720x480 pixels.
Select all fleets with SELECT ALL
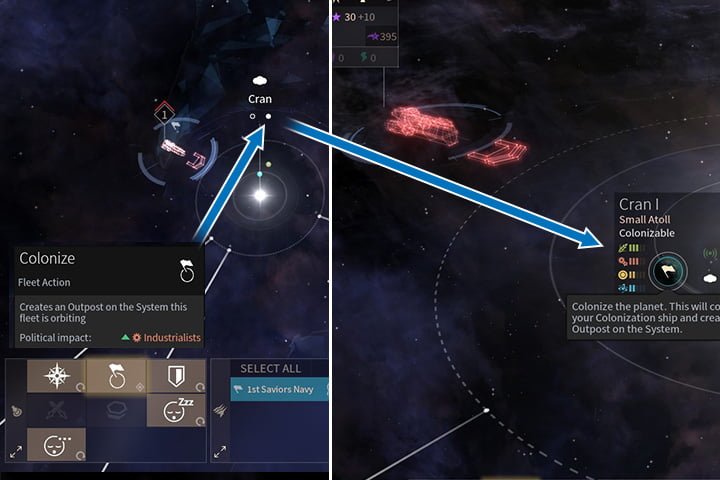click(270, 369)
